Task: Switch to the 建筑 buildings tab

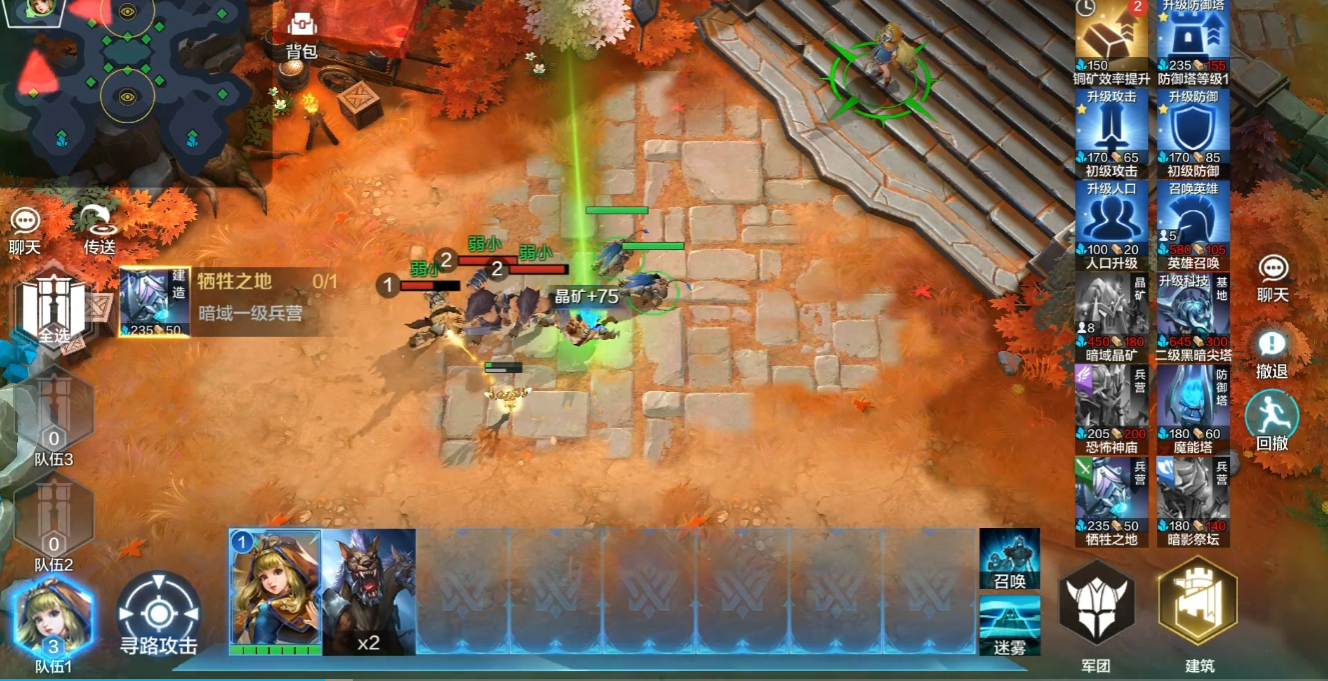Action: pos(1198,612)
